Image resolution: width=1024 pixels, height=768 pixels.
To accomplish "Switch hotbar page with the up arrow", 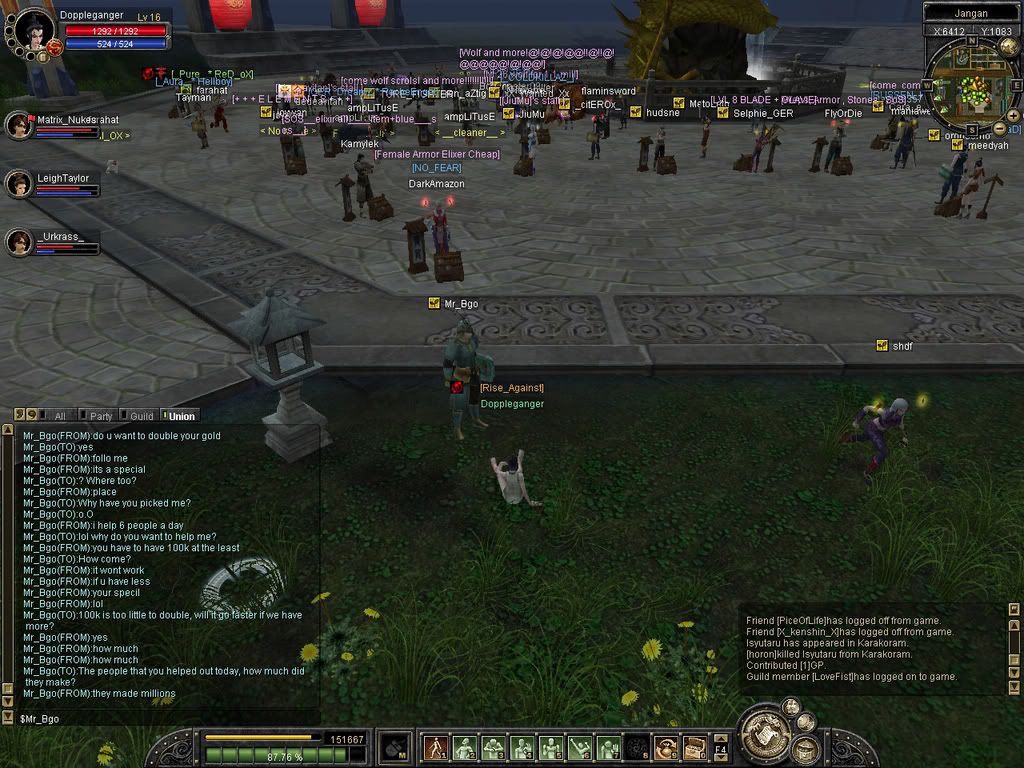I will [x=721, y=739].
